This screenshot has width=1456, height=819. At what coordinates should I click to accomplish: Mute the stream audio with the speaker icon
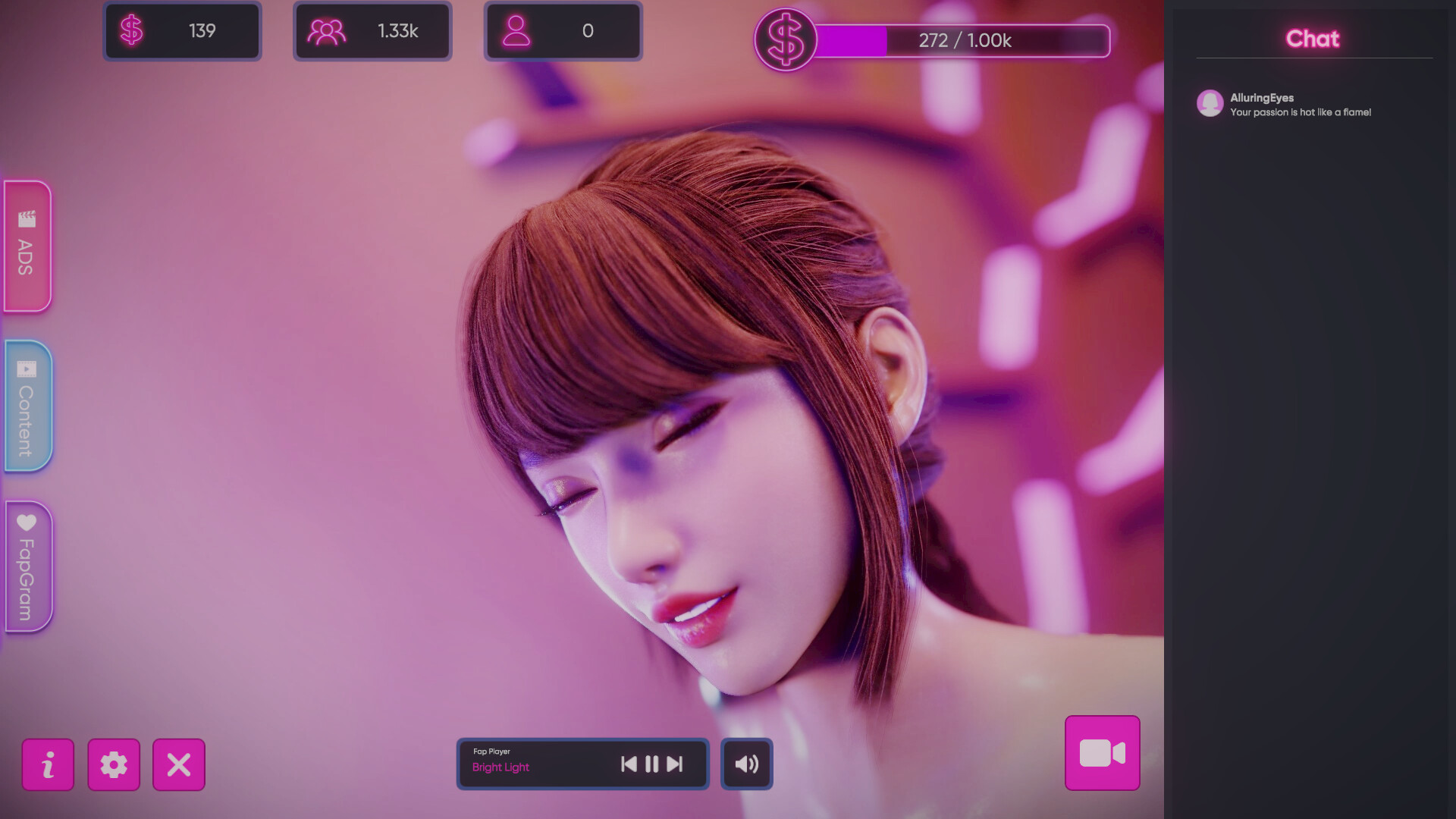coord(746,764)
